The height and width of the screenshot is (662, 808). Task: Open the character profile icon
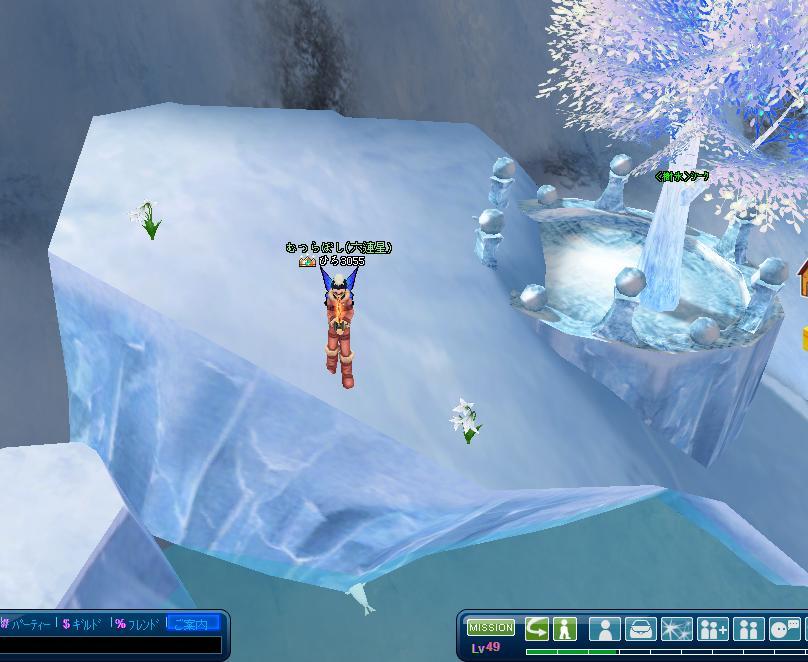(x=605, y=629)
